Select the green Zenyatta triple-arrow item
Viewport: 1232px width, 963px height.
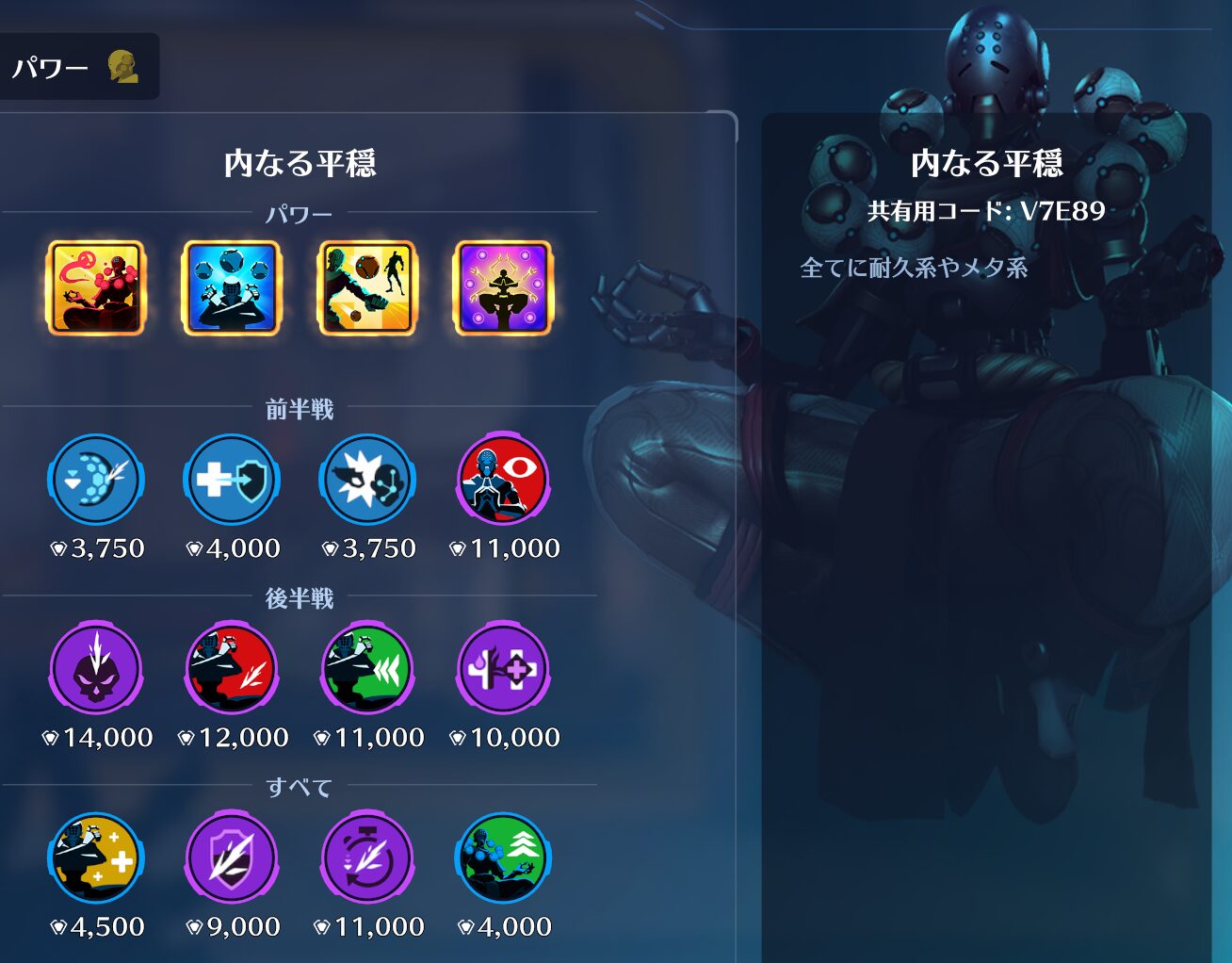[x=367, y=669]
